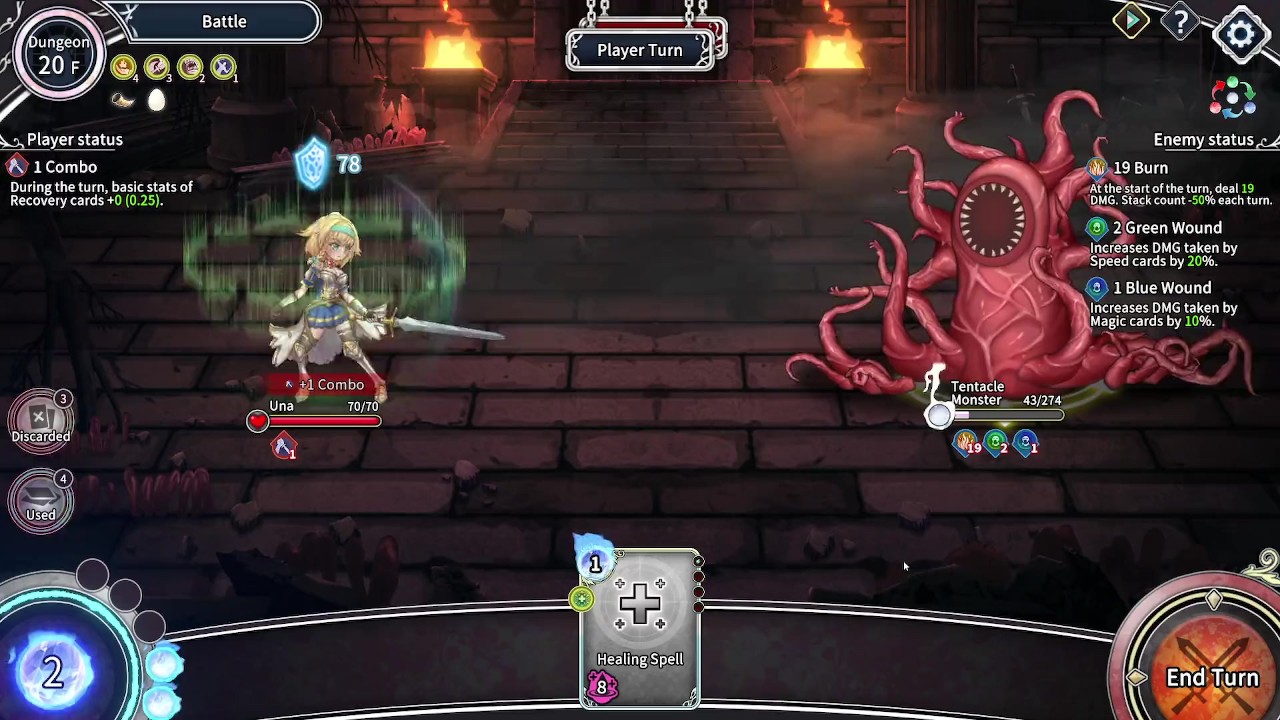Inspect the horn relic icon
The height and width of the screenshot is (720, 1280).
pyautogui.click(x=123, y=100)
